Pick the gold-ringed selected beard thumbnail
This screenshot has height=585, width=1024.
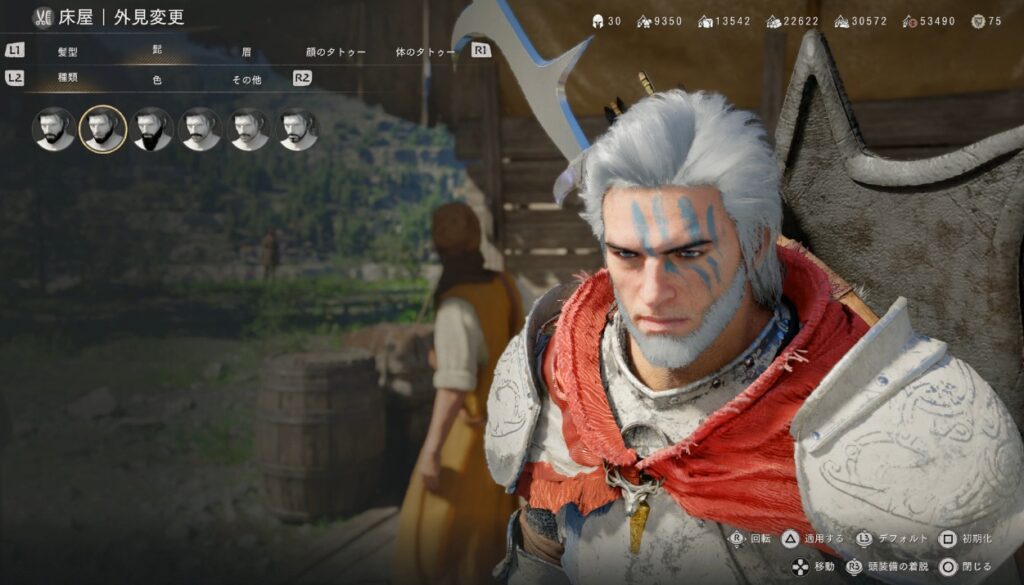(103, 129)
